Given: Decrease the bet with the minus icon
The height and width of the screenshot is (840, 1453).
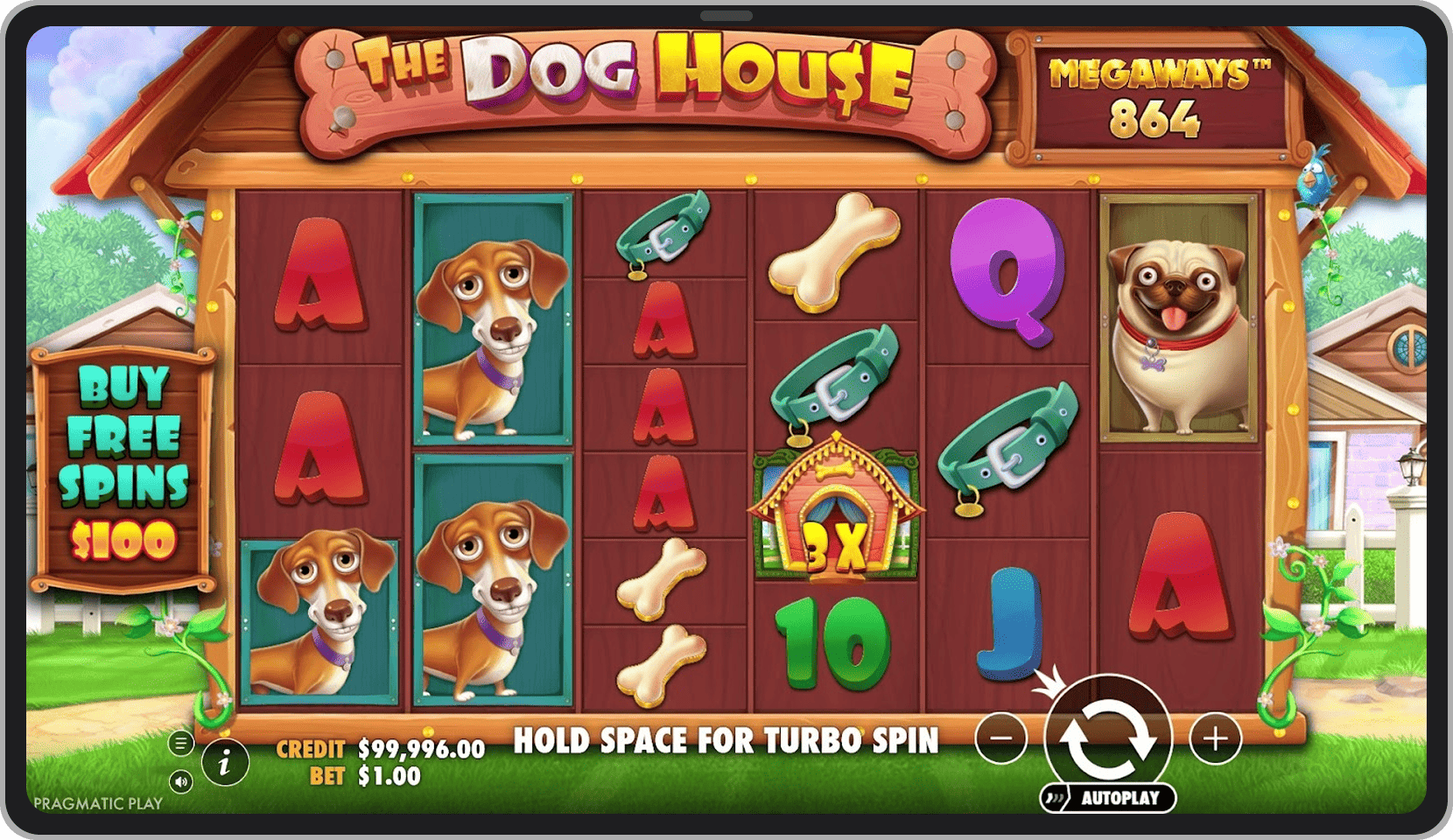Looking at the screenshot, I should click(1001, 739).
